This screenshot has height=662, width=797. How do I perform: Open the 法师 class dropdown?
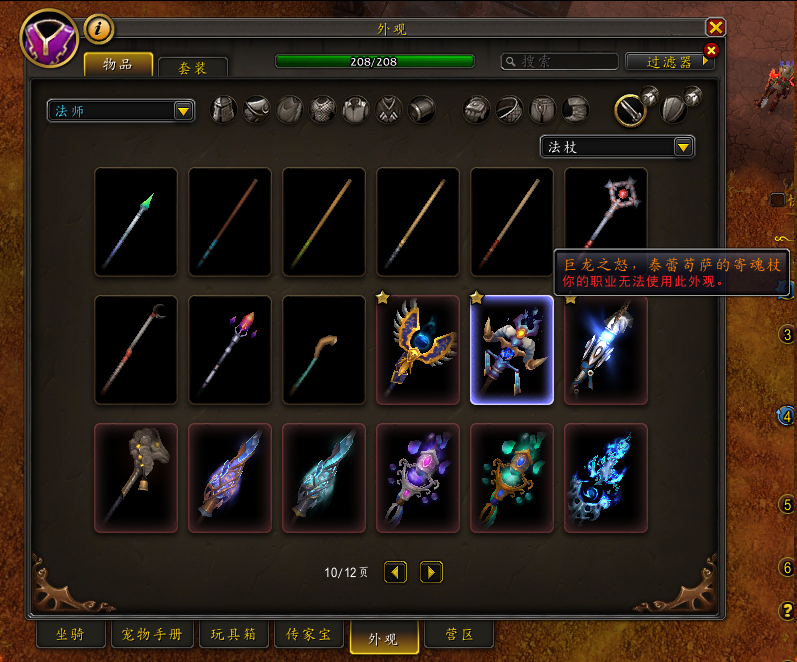click(x=121, y=110)
